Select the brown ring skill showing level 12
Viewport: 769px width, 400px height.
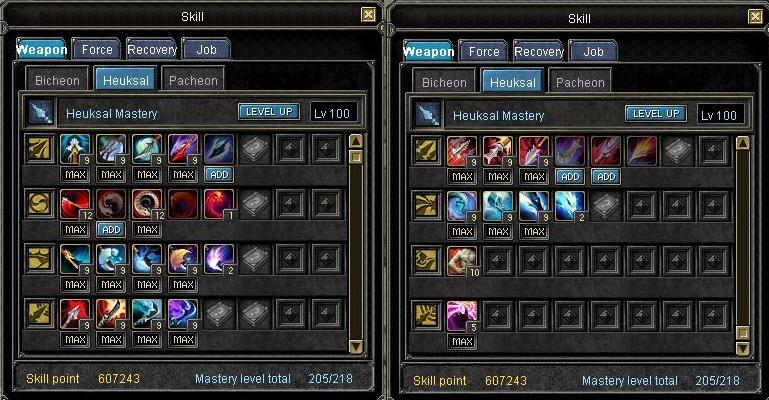pyautogui.click(x=147, y=206)
